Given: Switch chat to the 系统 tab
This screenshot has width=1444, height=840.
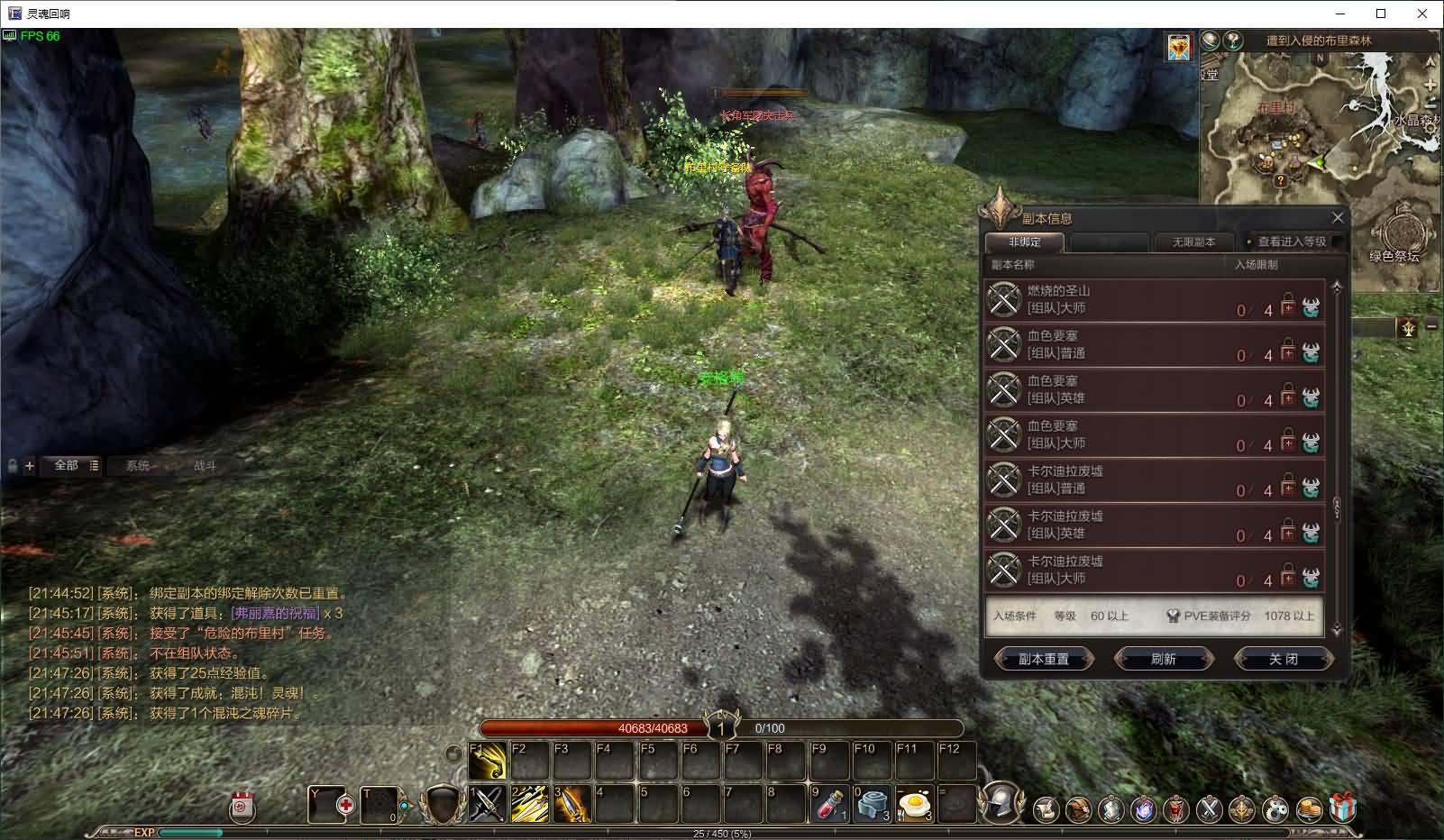Looking at the screenshot, I should [x=138, y=466].
